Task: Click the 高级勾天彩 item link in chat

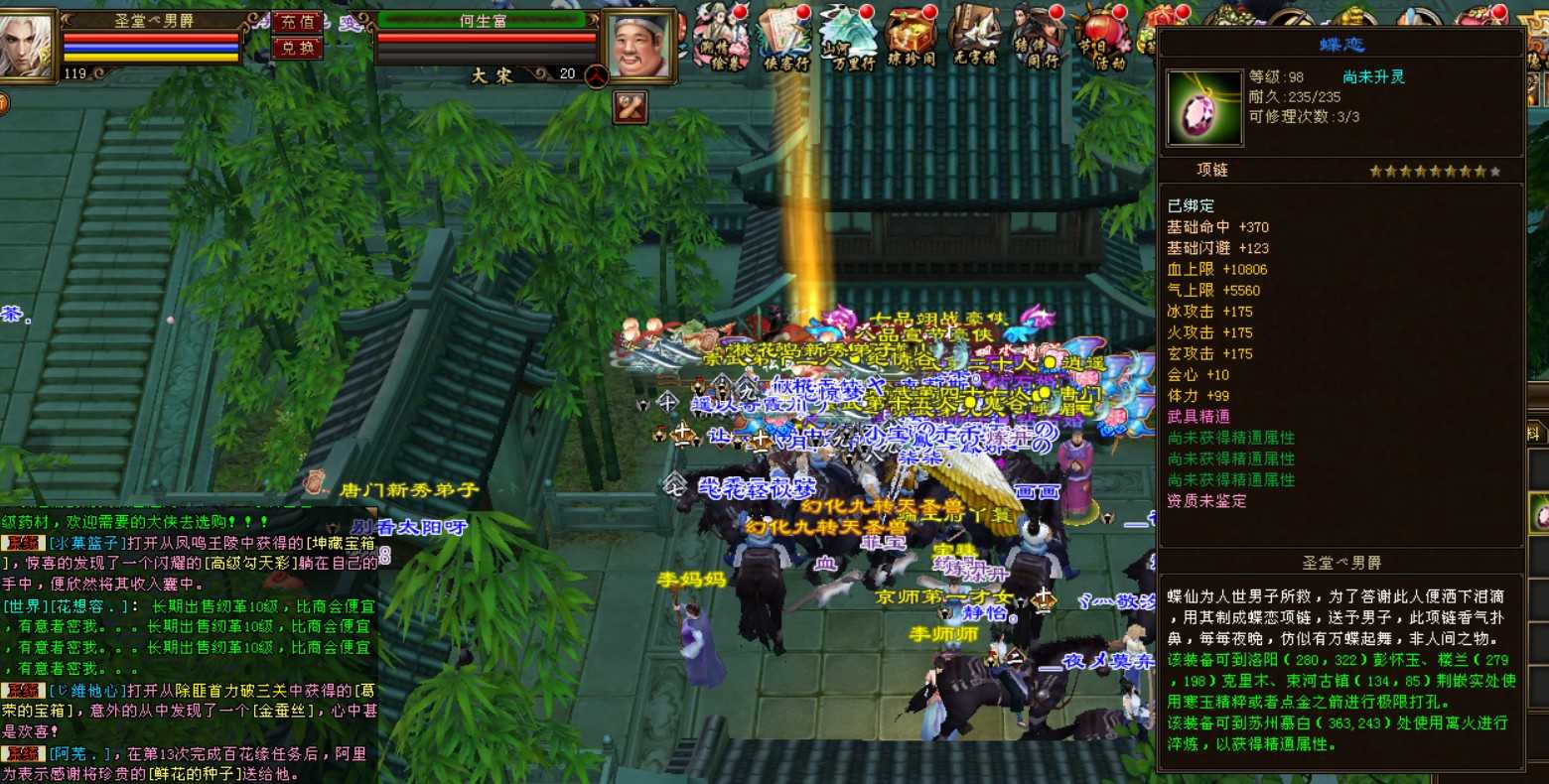Action: [x=252, y=564]
